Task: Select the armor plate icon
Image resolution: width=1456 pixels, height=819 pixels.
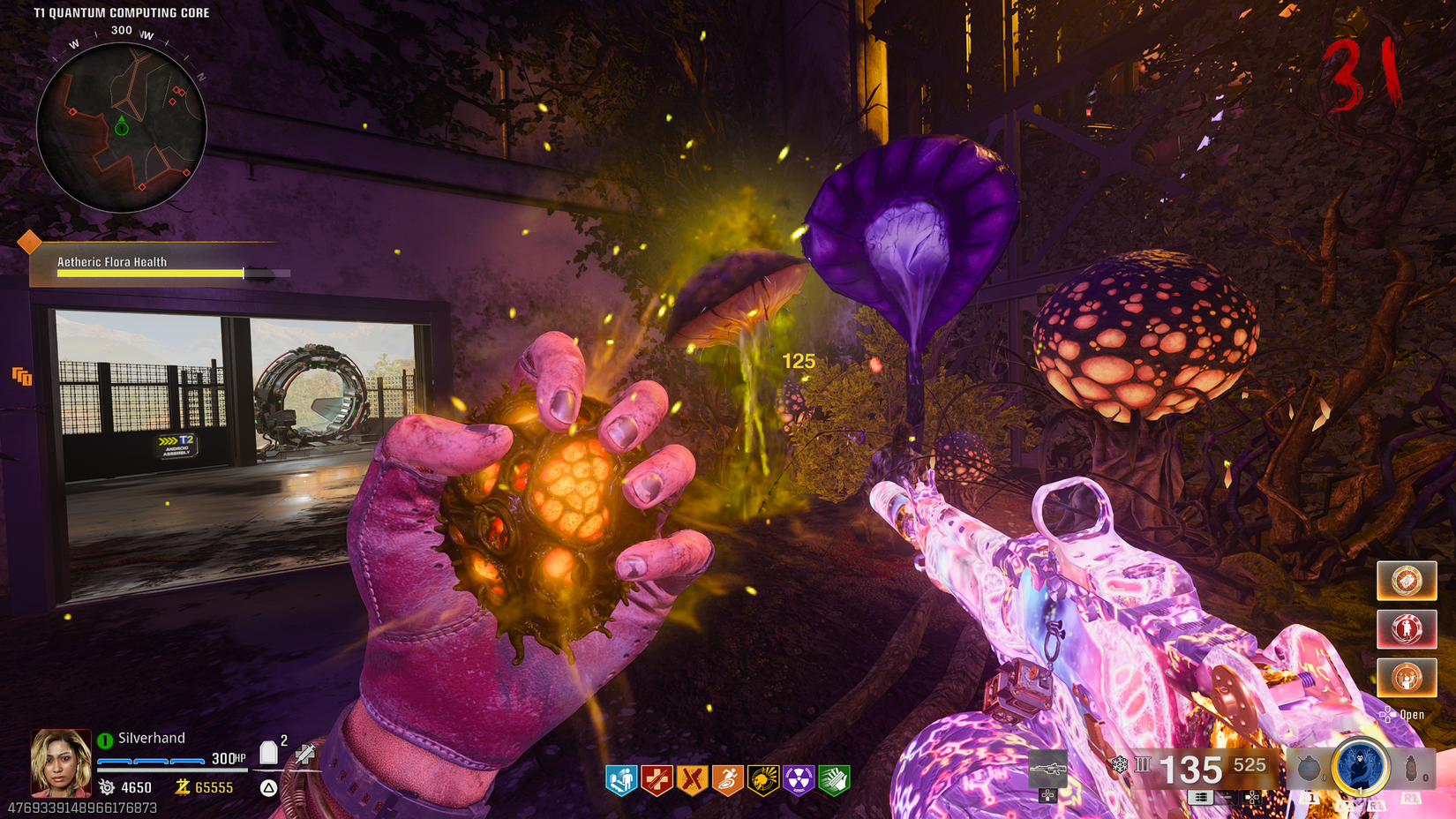Action: pos(269,753)
